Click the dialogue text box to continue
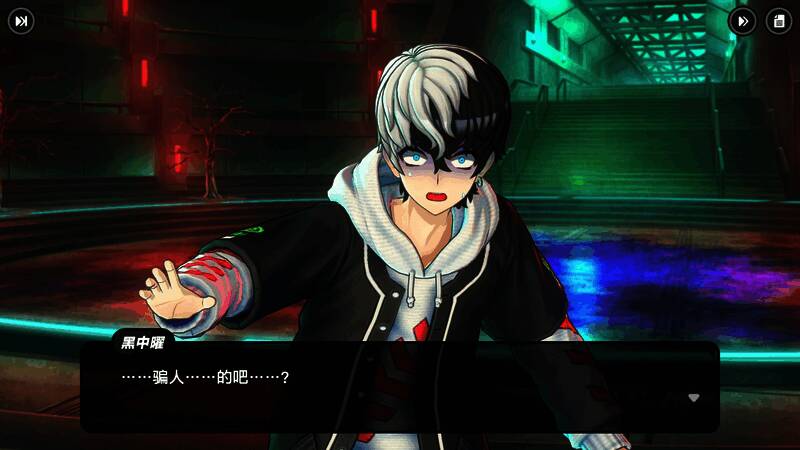This screenshot has width=800, height=450. click(400, 390)
